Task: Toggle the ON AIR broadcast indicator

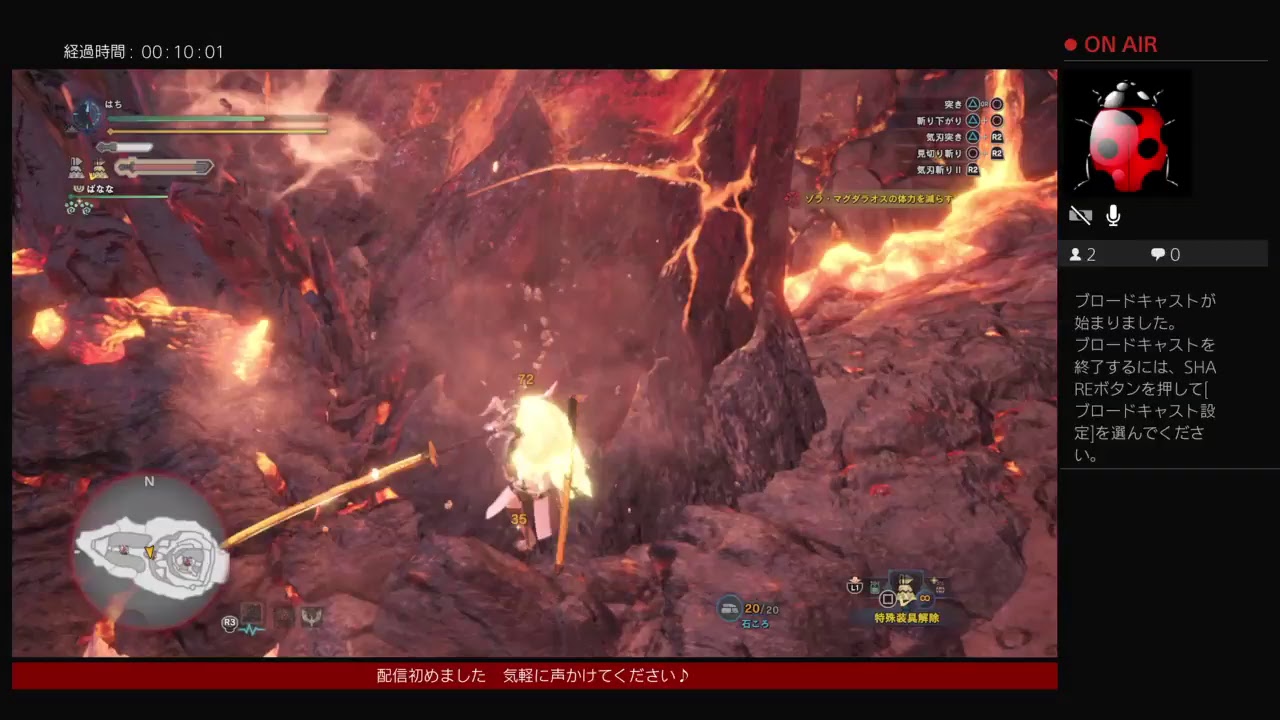Action: (1110, 44)
